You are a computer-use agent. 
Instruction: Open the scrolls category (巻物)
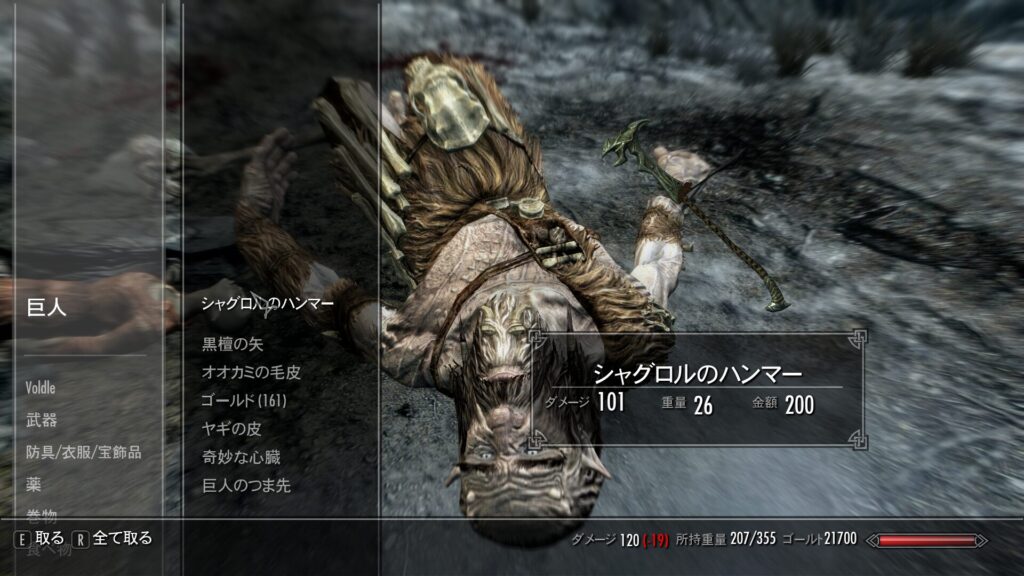point(42,514)
